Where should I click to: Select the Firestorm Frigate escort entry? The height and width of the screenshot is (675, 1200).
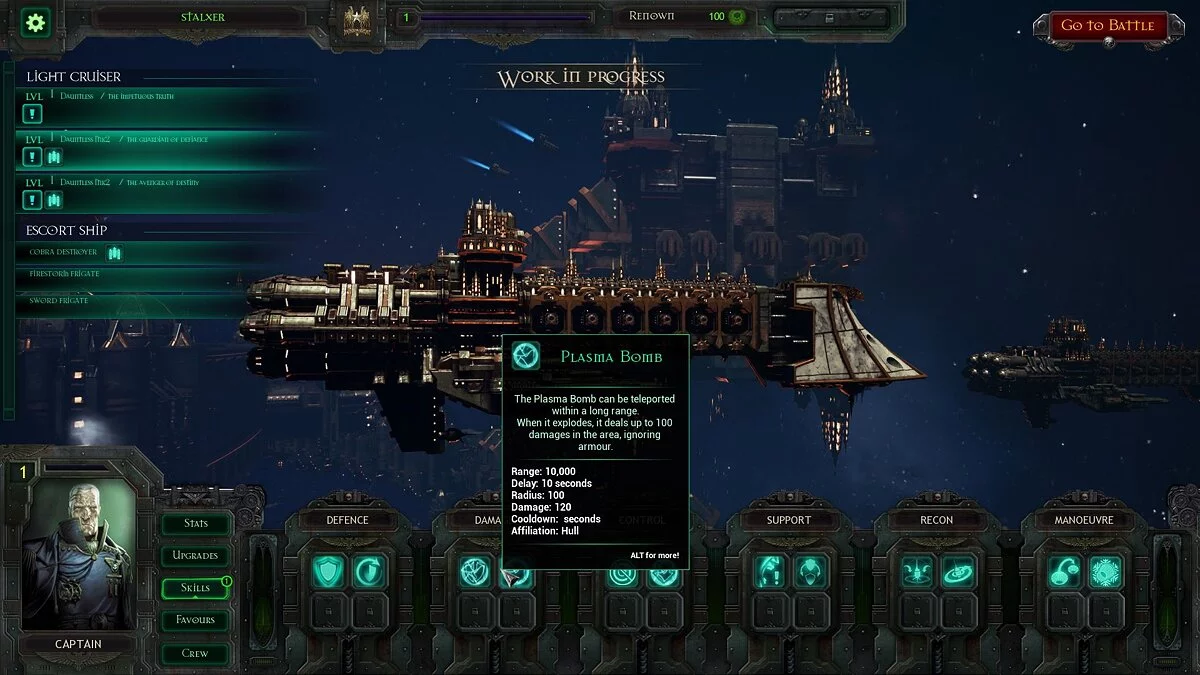[x=65, y=274]
